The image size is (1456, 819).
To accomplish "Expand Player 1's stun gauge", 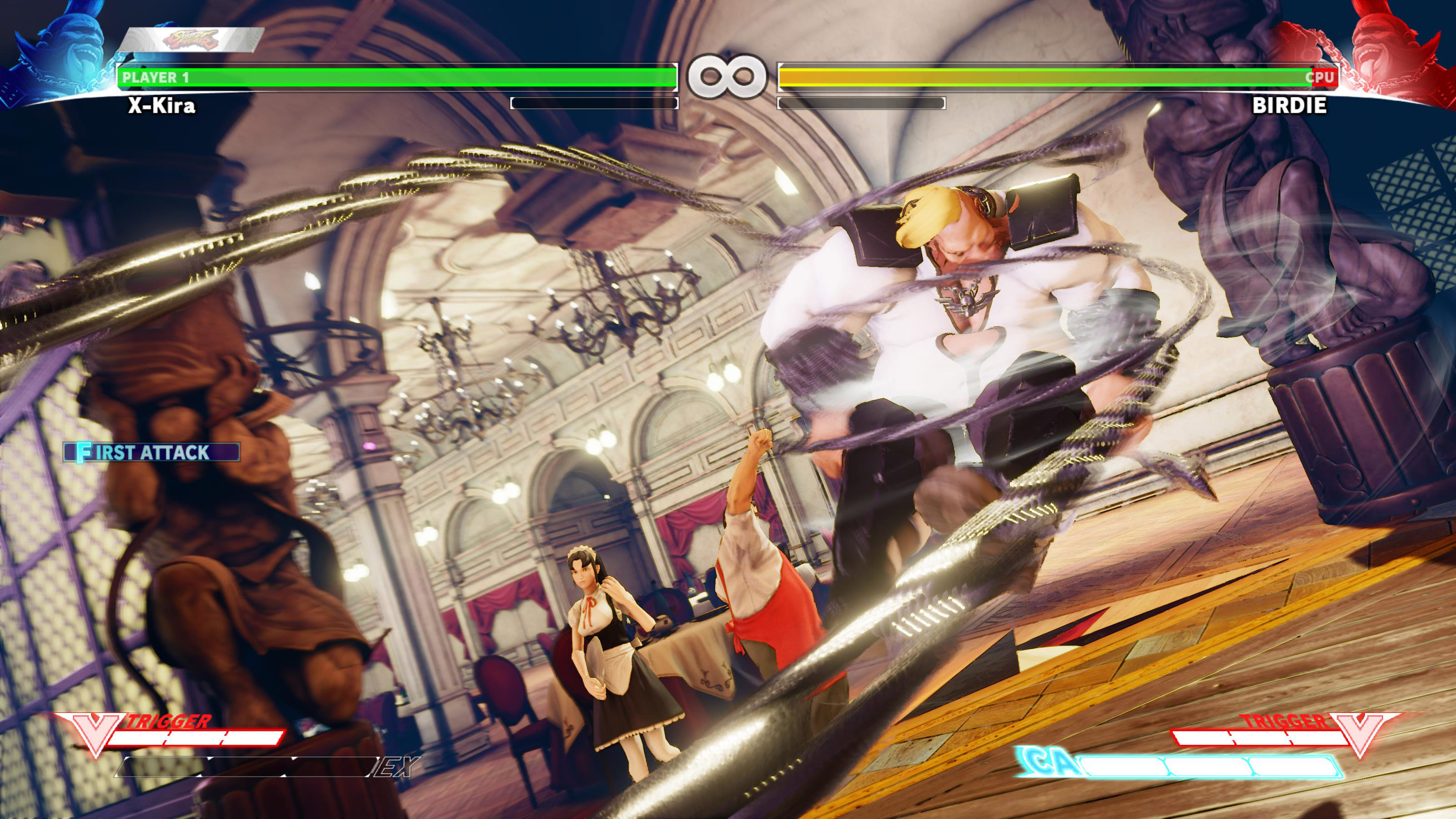I will tap(593, 103).
